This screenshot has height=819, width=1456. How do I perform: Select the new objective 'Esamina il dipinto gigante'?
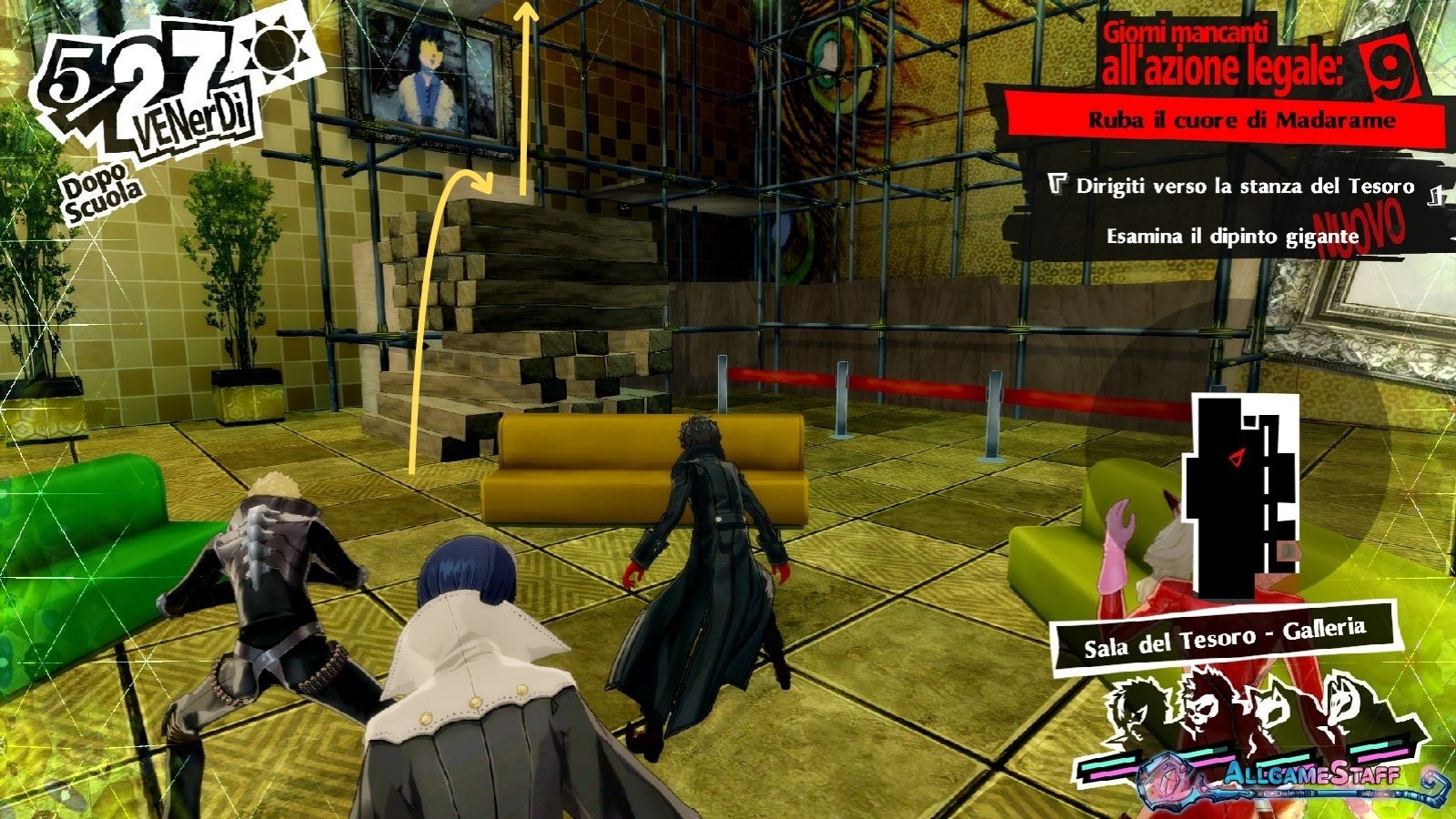tap(1232, 237)
